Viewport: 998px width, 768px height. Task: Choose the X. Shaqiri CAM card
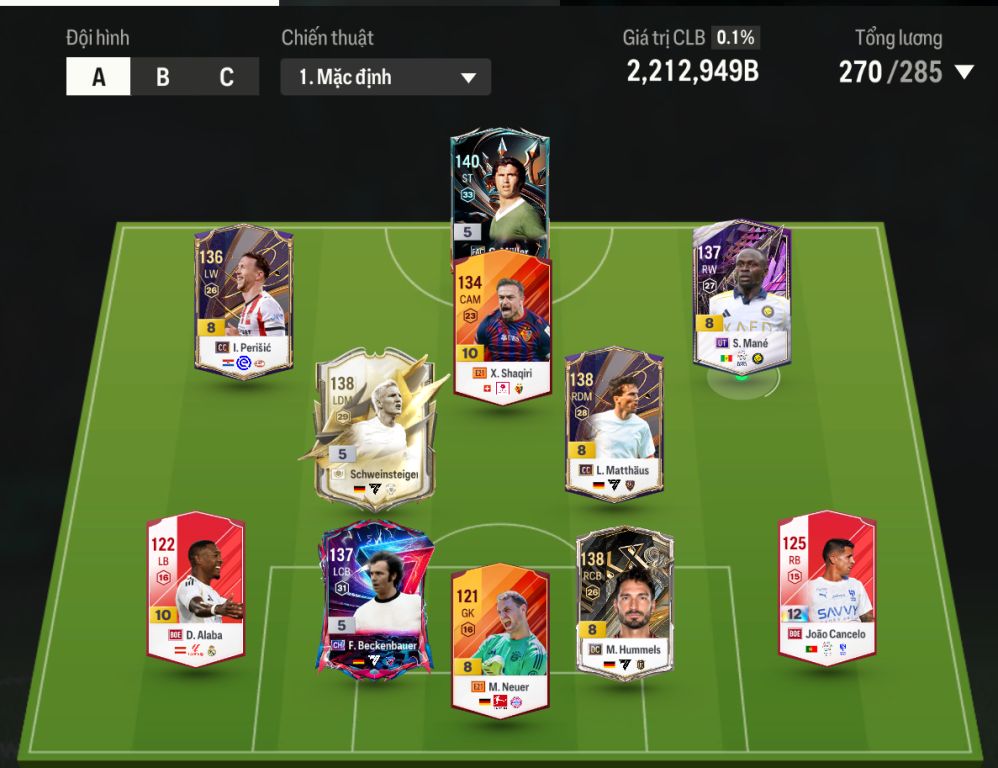(x=502, y=325)
